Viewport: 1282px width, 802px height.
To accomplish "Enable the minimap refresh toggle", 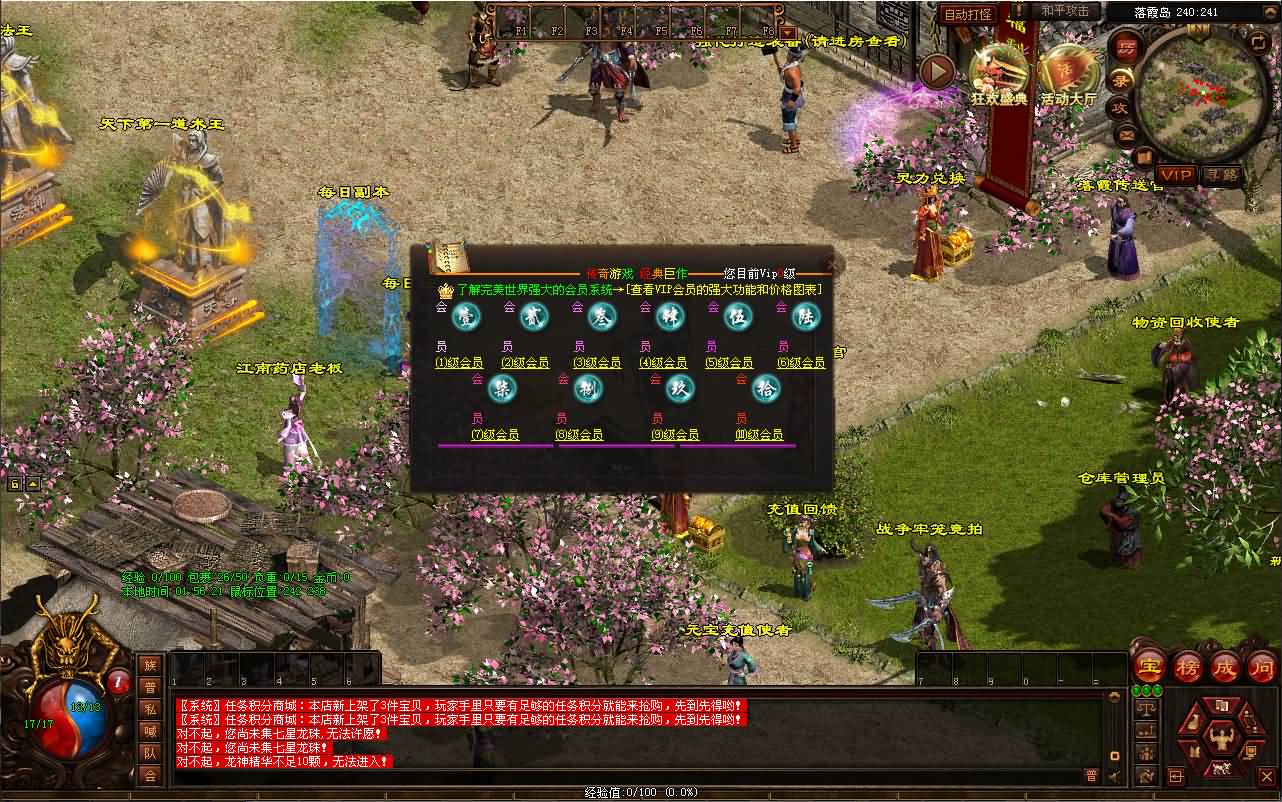I will click(1257, 43).
